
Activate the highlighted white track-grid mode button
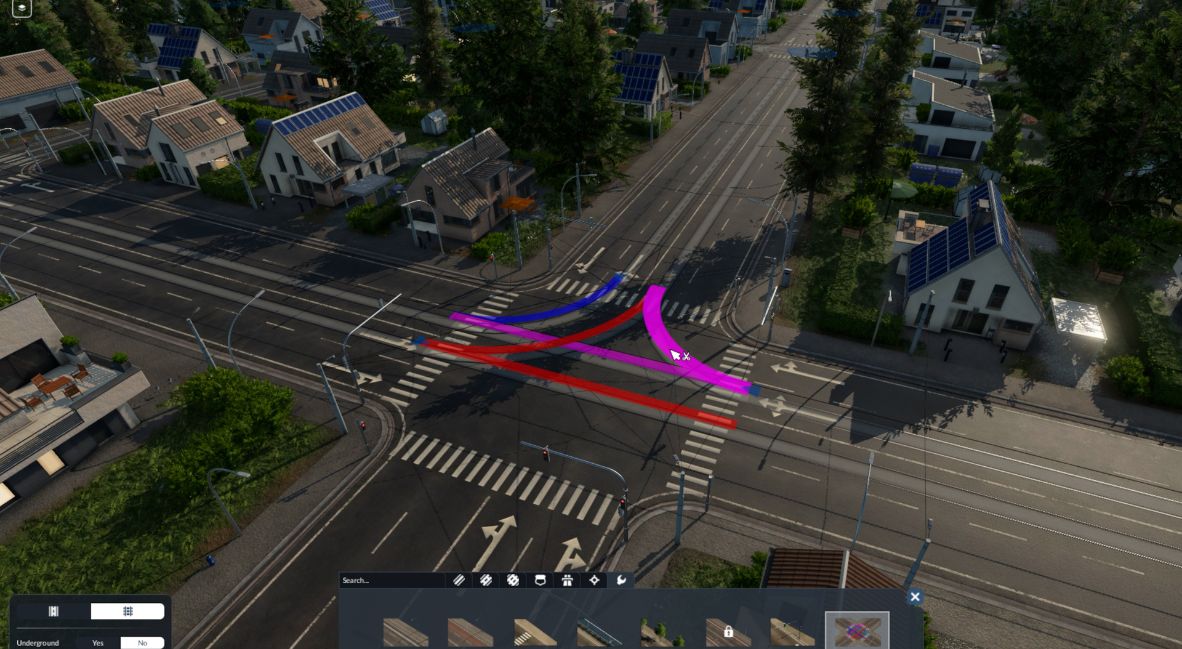tap(127, 611)
